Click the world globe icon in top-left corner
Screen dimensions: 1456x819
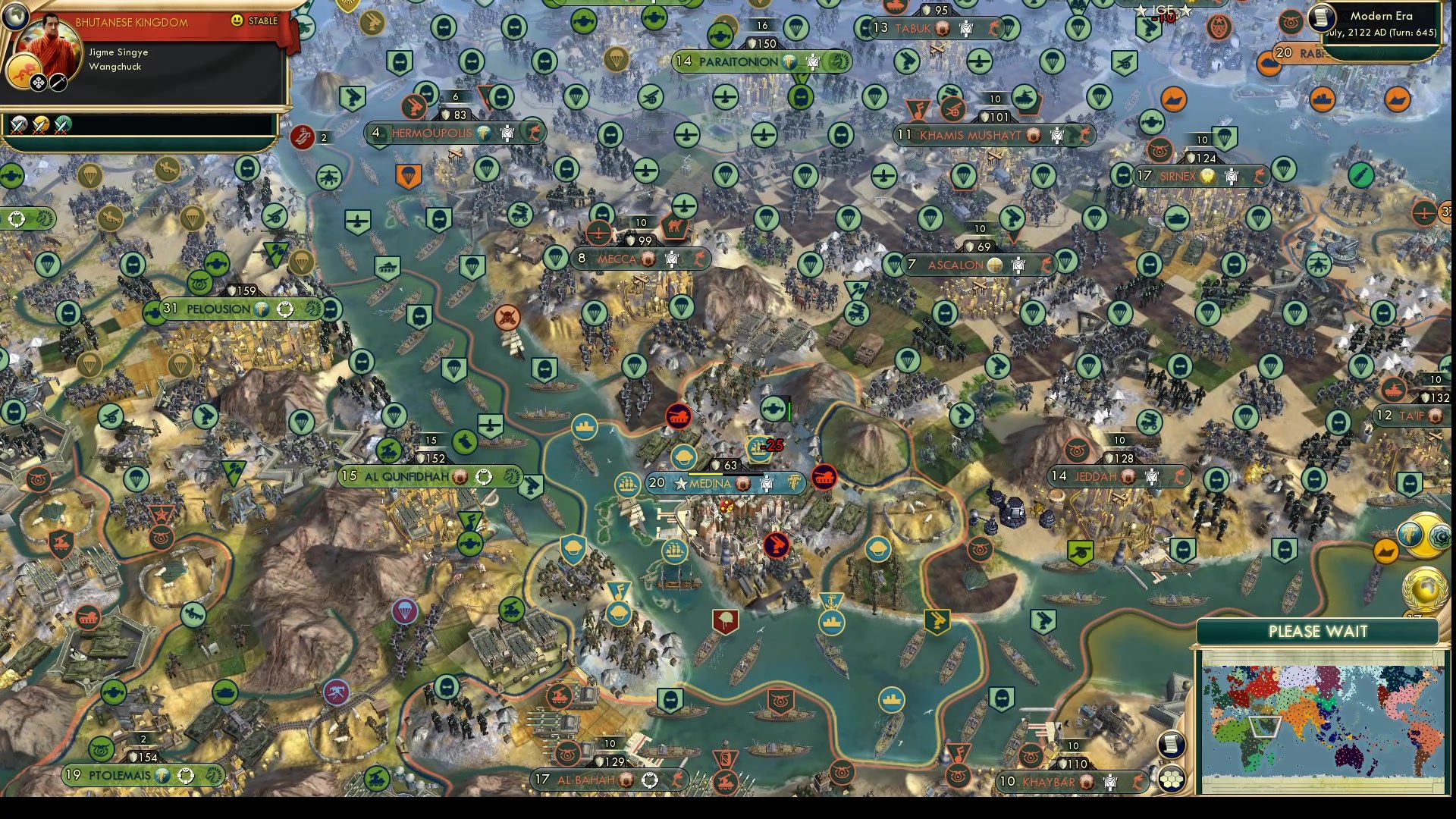point(15,17)
